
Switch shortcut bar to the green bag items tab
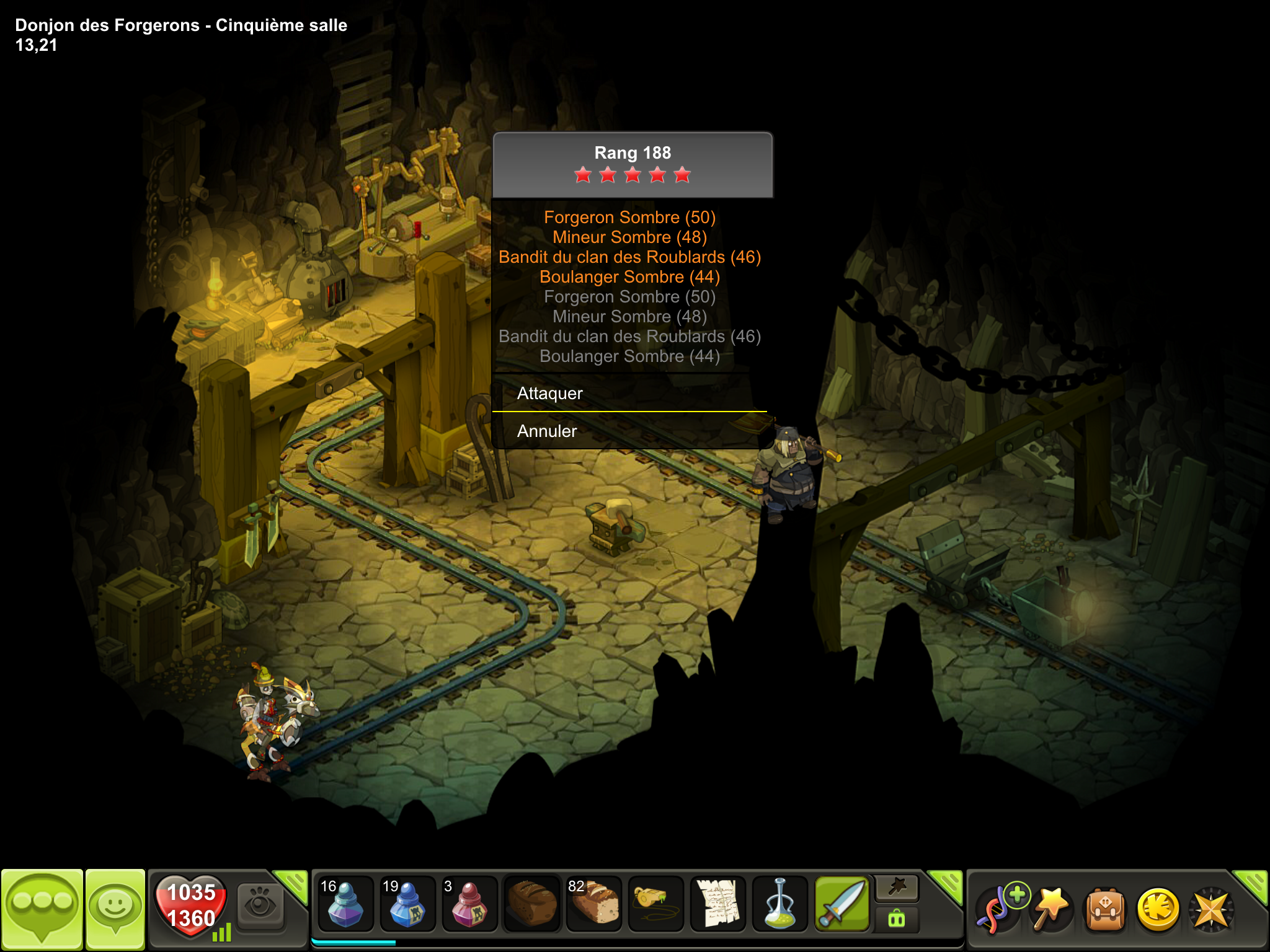(x=897, y=919)
